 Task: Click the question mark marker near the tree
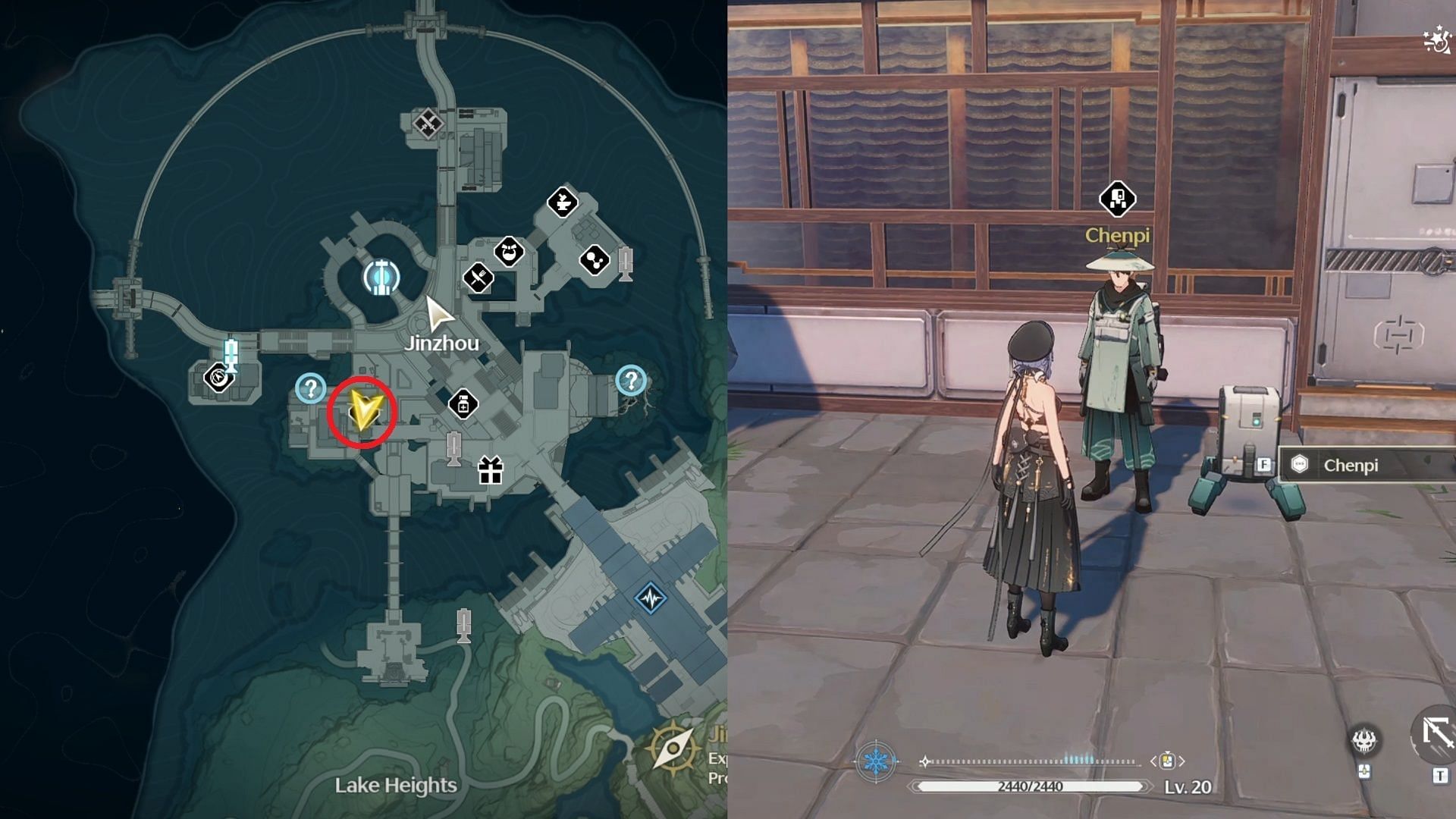click(631, 380)
